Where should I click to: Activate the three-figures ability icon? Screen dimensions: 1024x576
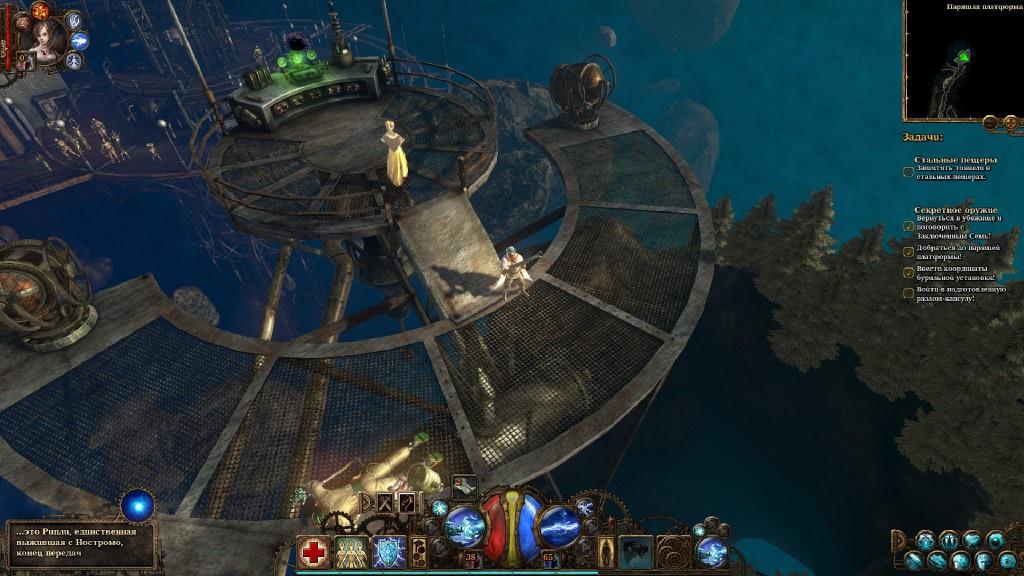[x=351, y=552]
